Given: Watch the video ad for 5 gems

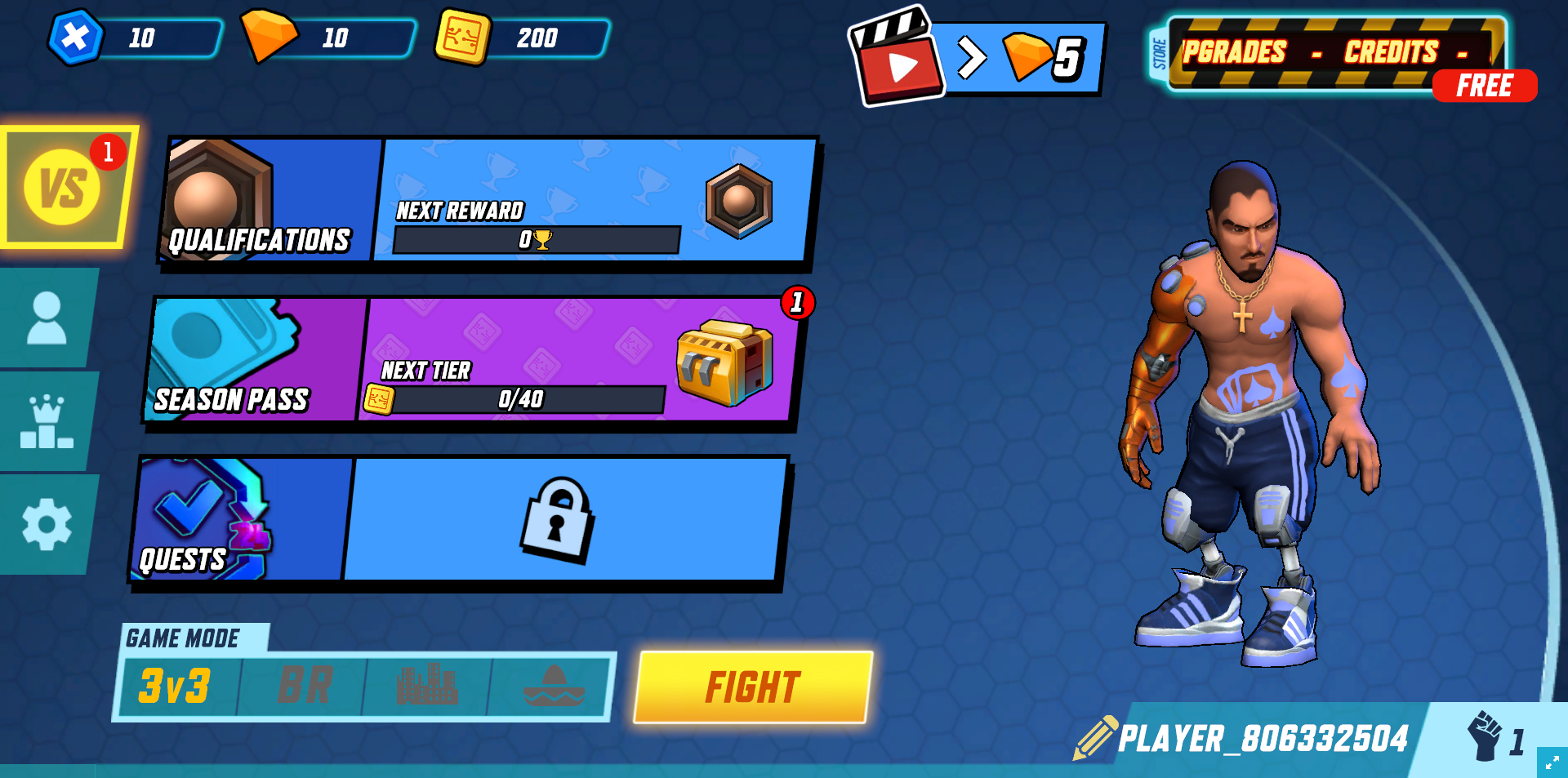Looking at the screenshot, I should (x=976, y=58).
